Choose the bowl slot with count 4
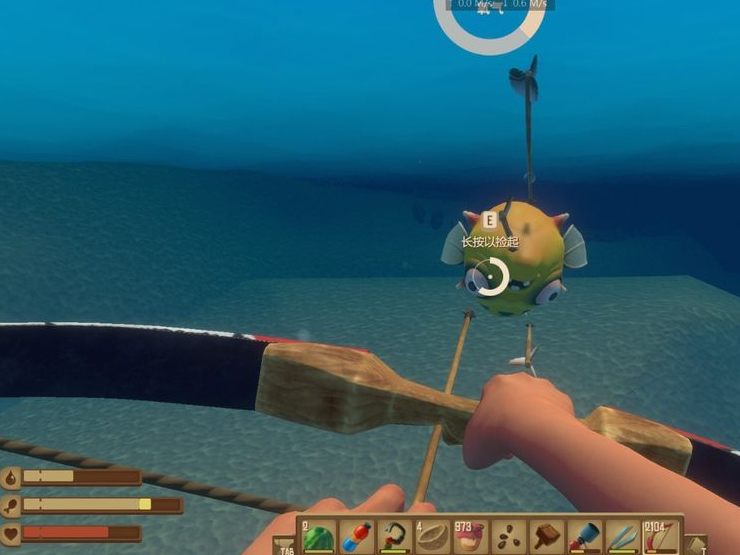The width and height of the screenshot is (740, 555). coord(432,536)
